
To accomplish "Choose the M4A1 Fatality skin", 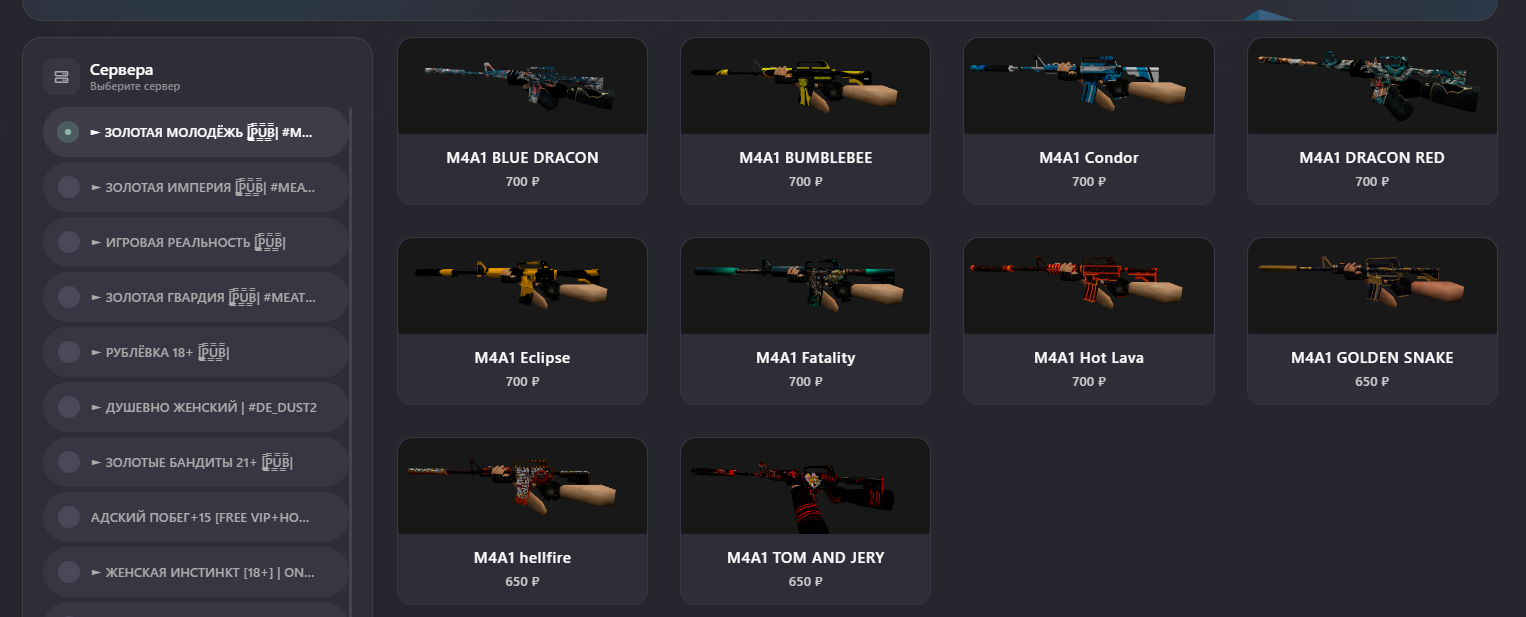I will (x=805, y=321).
